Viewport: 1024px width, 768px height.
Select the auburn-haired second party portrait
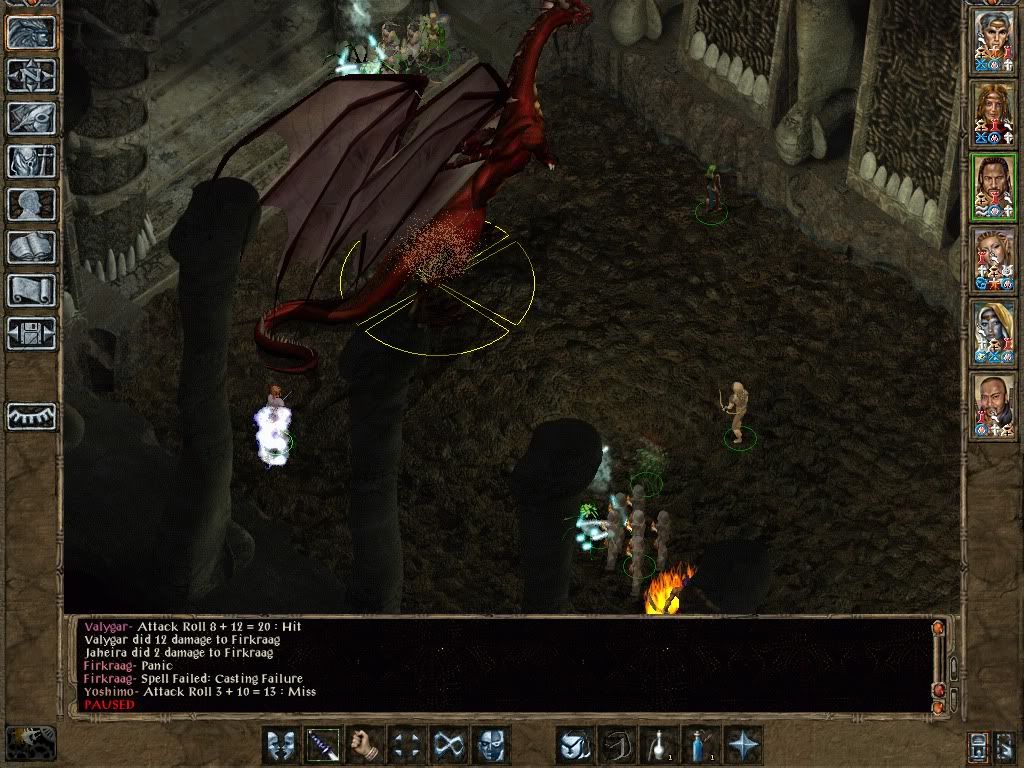coord(994,114)
